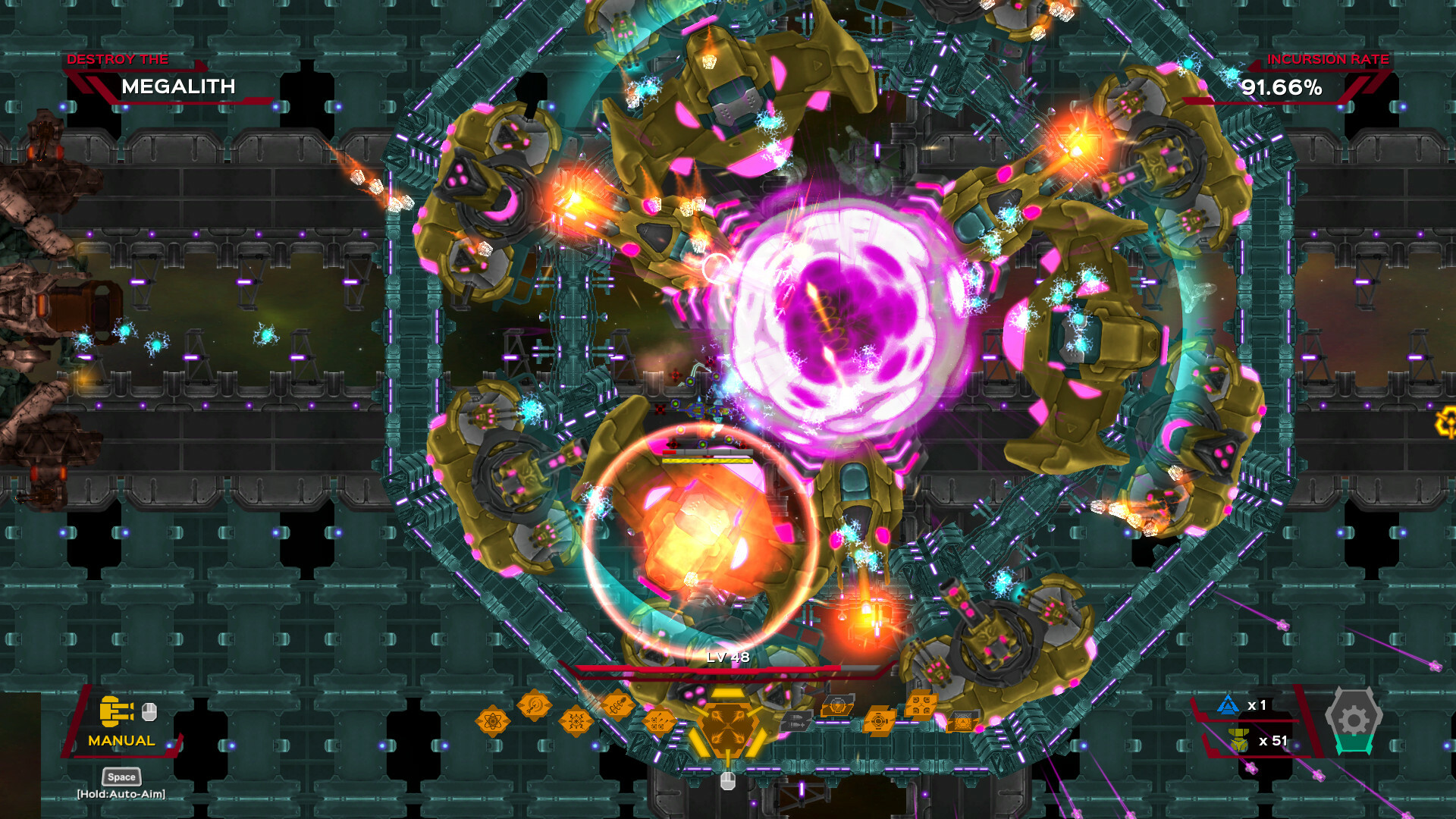The image size is (1456, 819).
Task: Toggle the mouse input indicator
Action: pyautogui.click(x=150, y=711)
